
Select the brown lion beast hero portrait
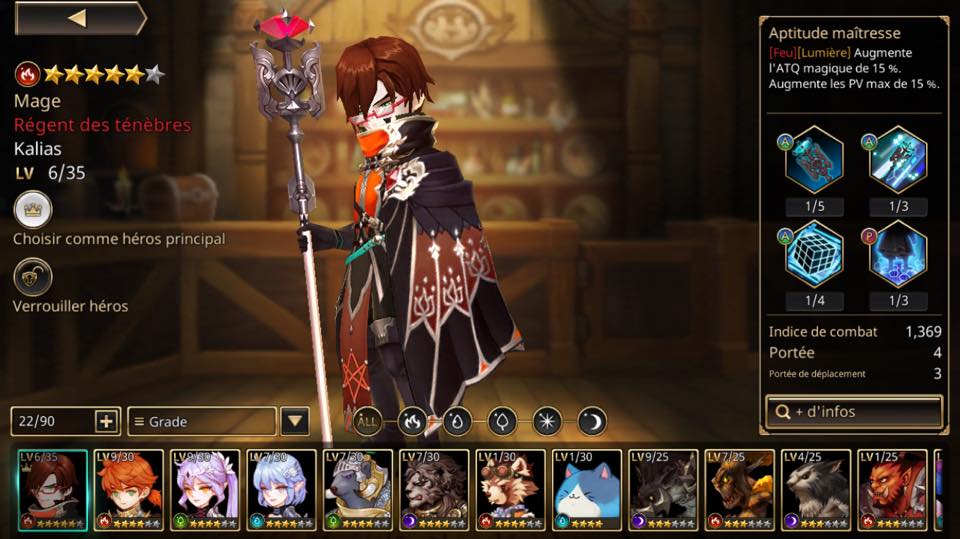coord(434,489)
